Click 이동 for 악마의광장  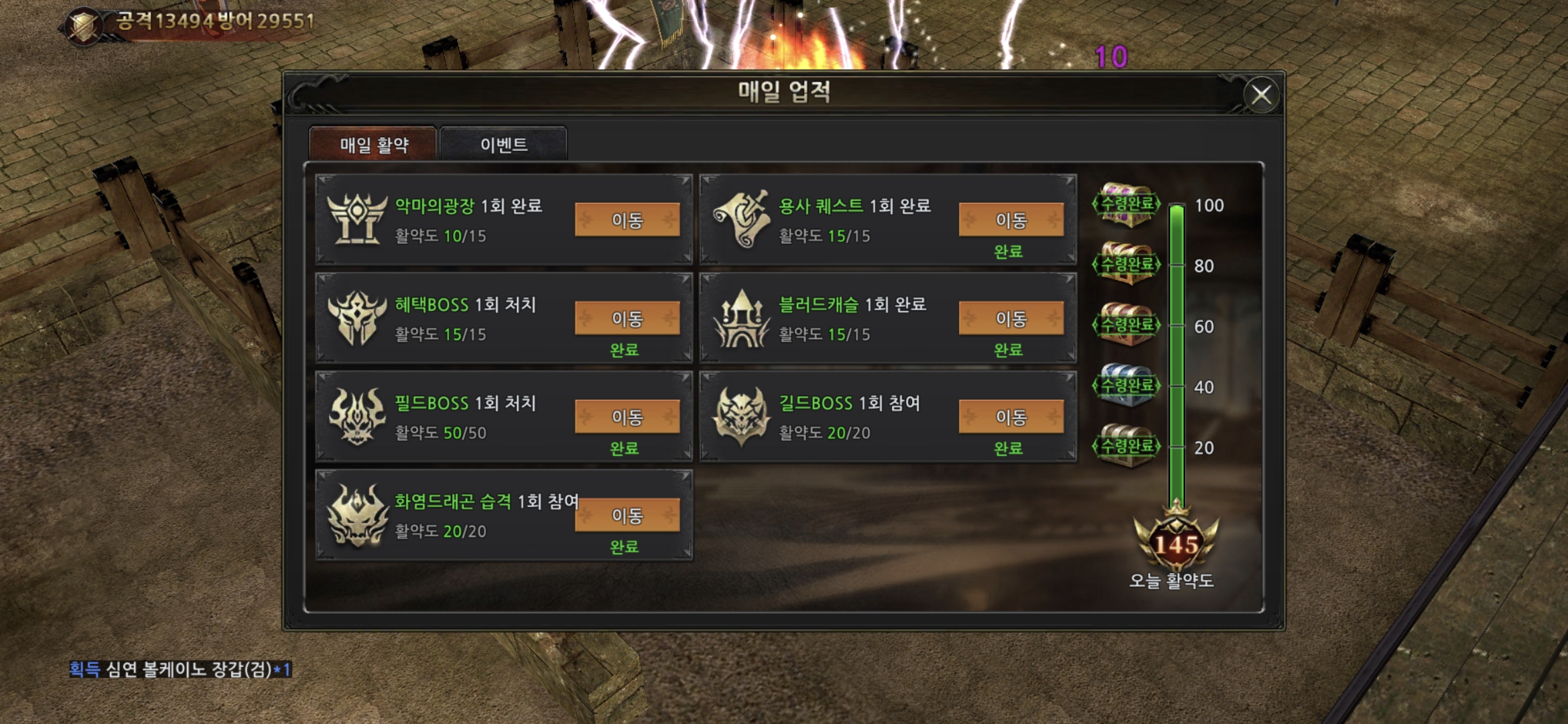tap(627, 220)
